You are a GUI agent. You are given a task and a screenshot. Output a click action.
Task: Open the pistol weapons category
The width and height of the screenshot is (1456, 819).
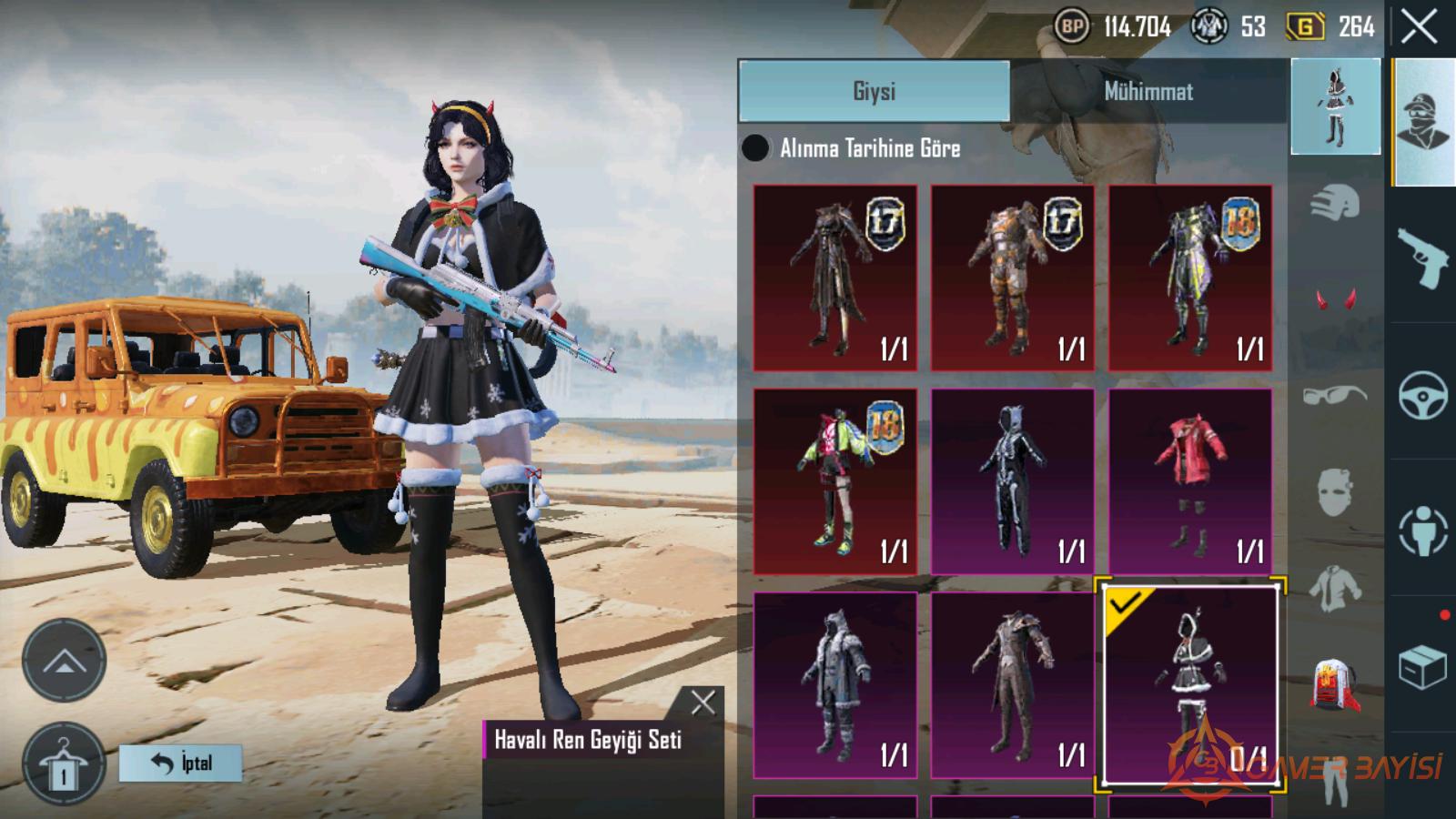tap(1422, 258)
